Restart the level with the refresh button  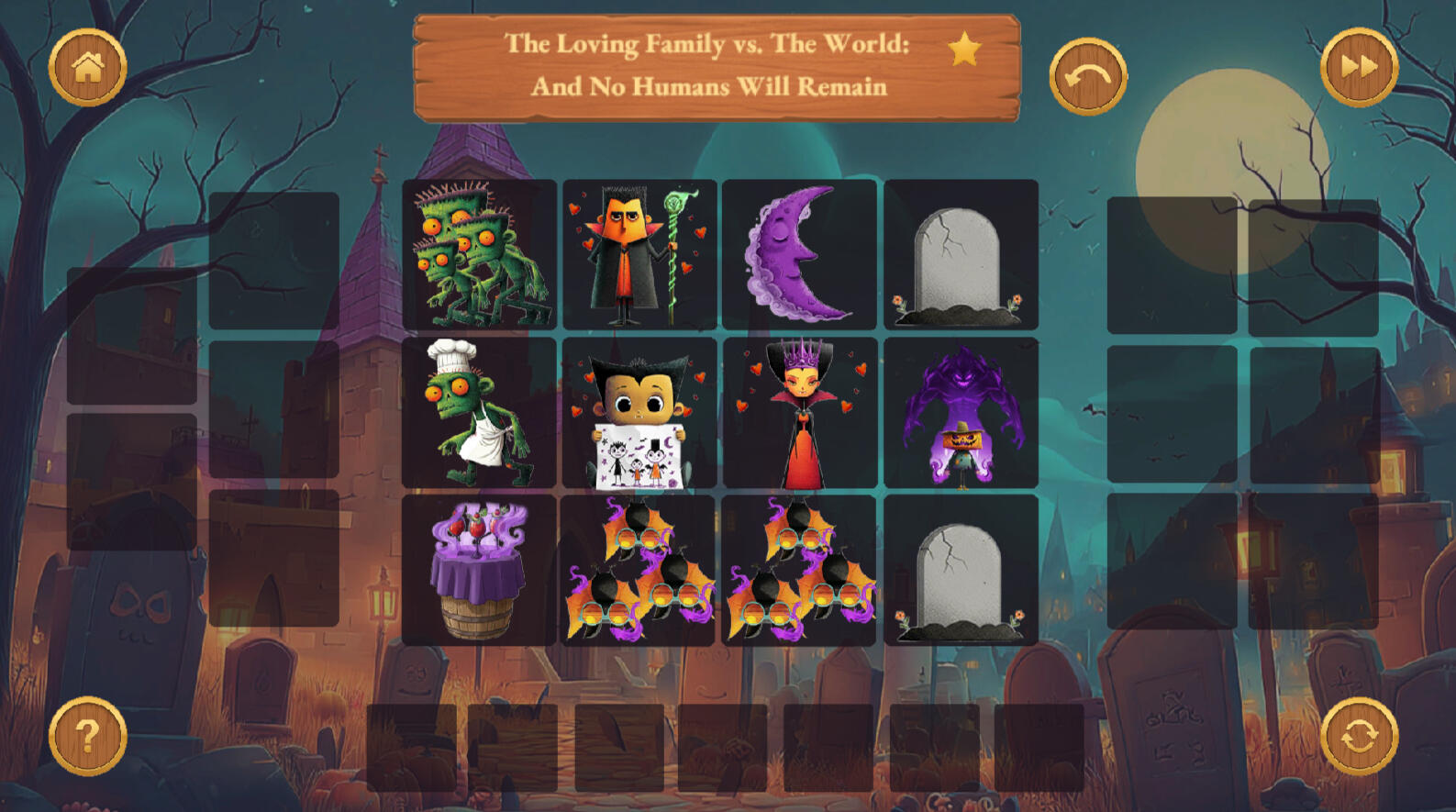pyautogui.click(x=1359, y=736)
